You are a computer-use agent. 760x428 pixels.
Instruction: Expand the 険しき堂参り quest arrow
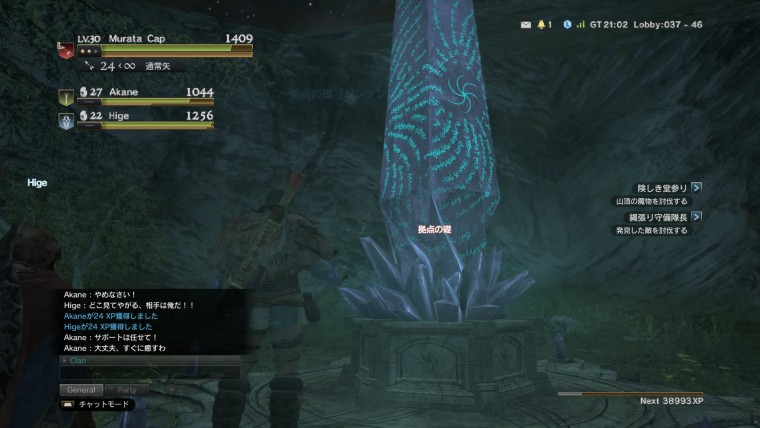coord(697,187)
